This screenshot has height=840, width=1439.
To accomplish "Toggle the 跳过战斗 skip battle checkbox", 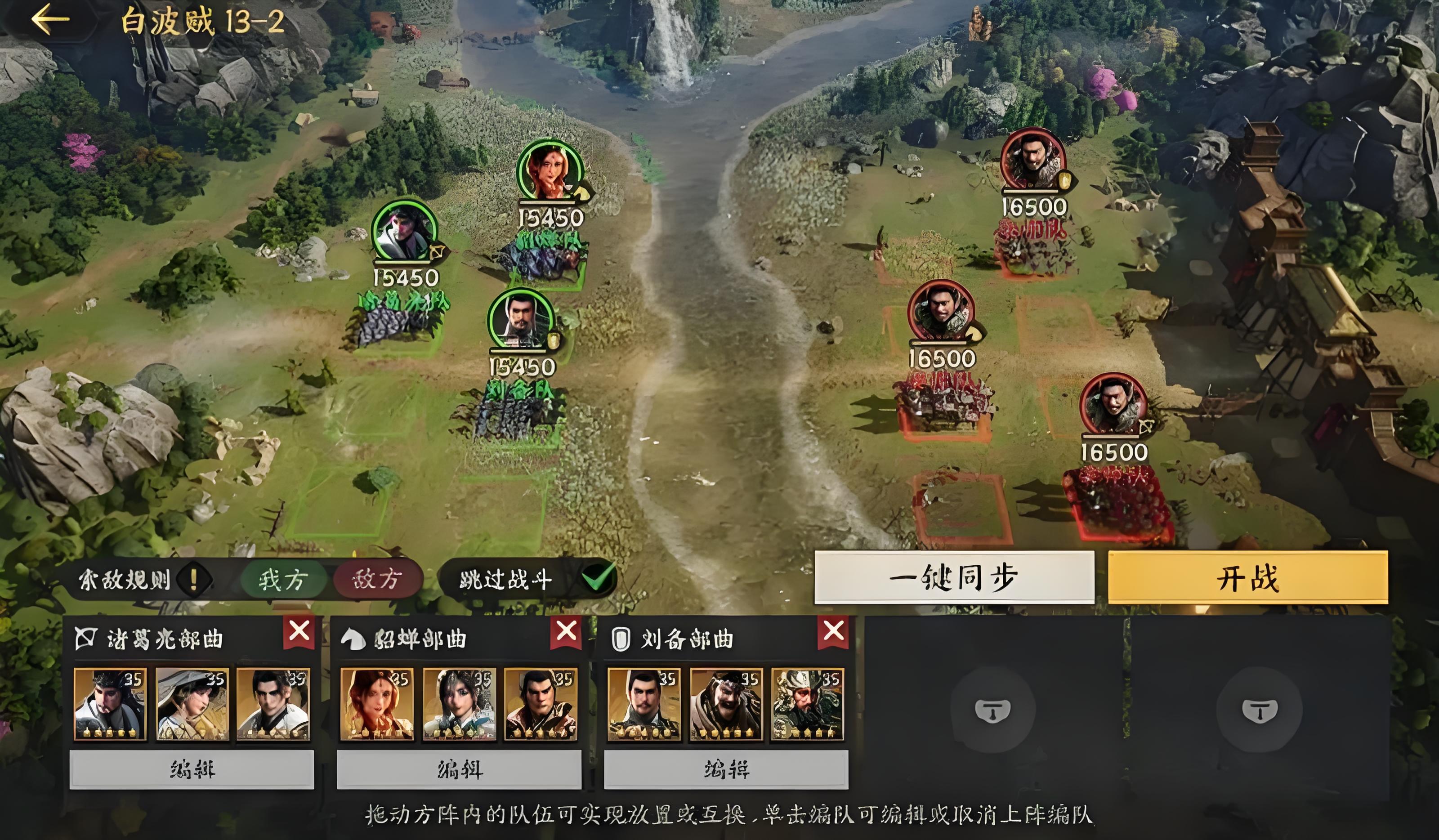I will tap(598, 578).
